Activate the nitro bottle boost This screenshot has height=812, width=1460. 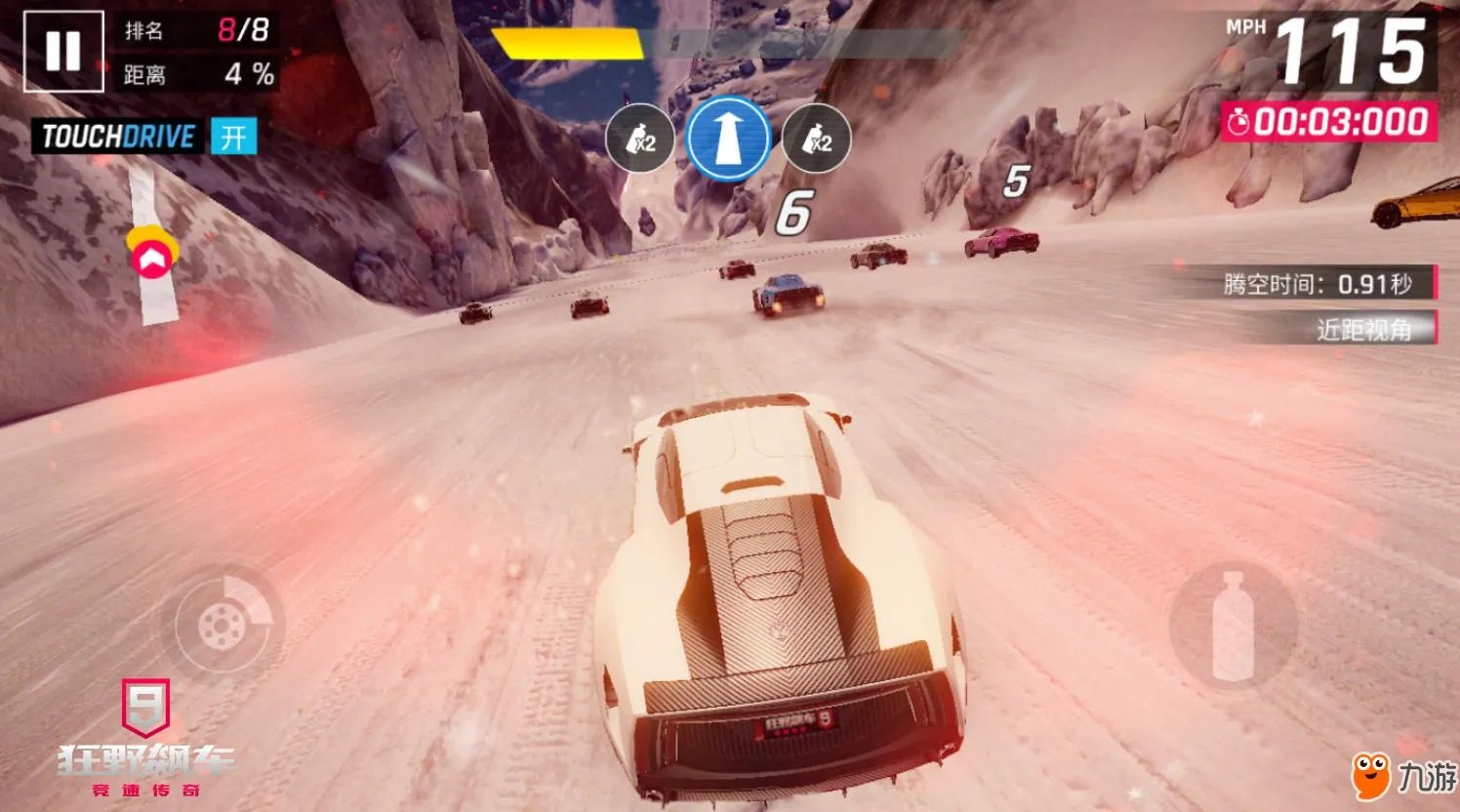(1233, 626)
